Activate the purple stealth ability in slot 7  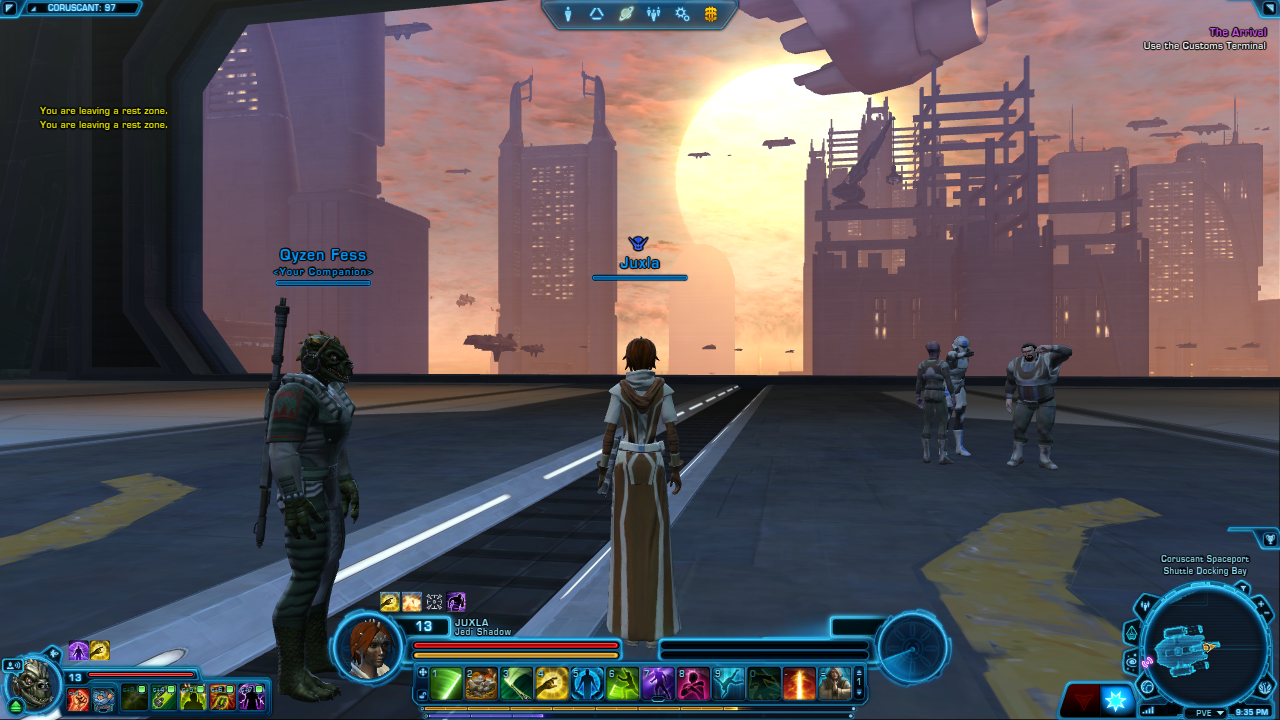[x=658, y=683]
